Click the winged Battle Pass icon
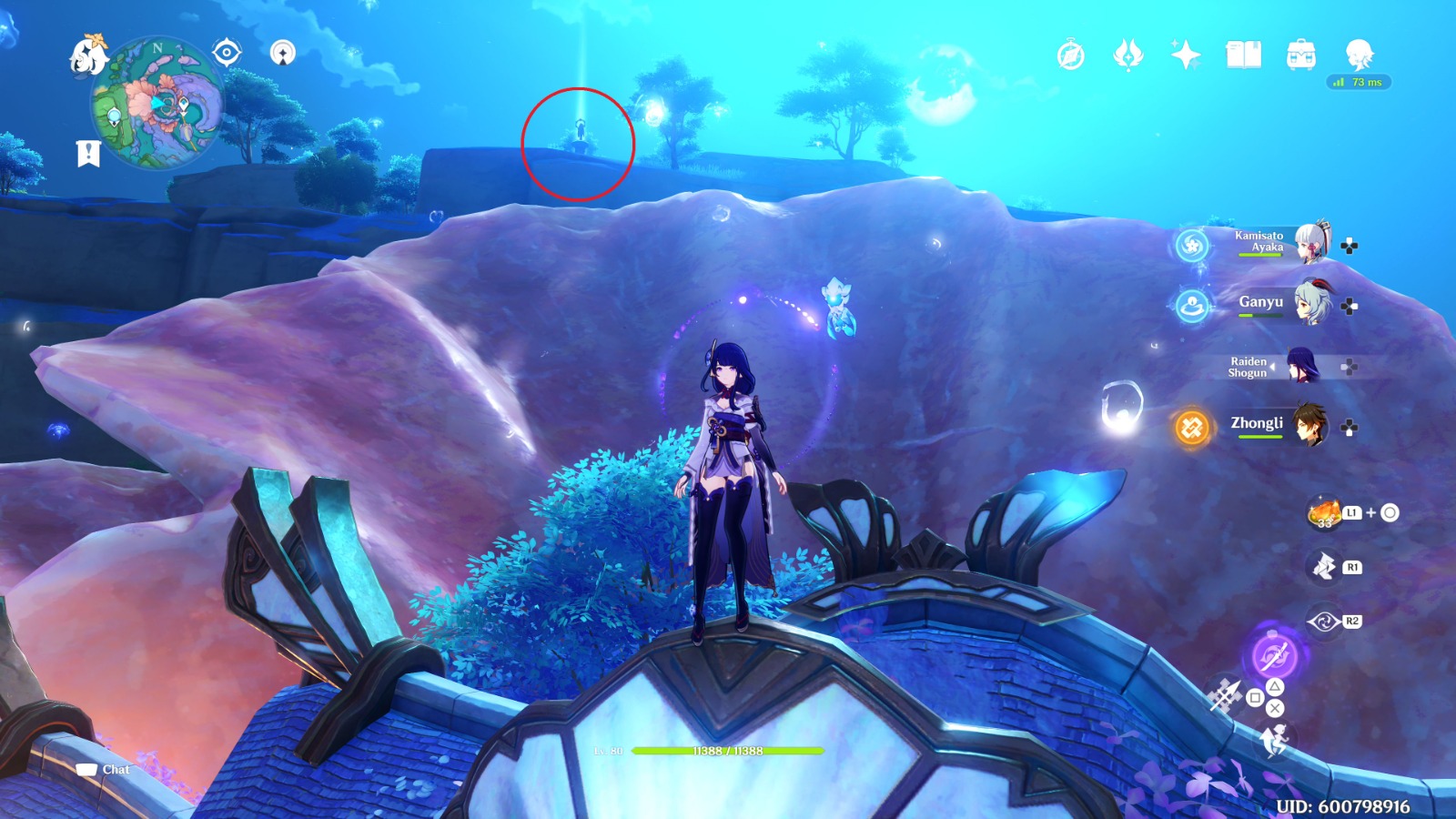1456x819 pixels. tap(1126, 56)
